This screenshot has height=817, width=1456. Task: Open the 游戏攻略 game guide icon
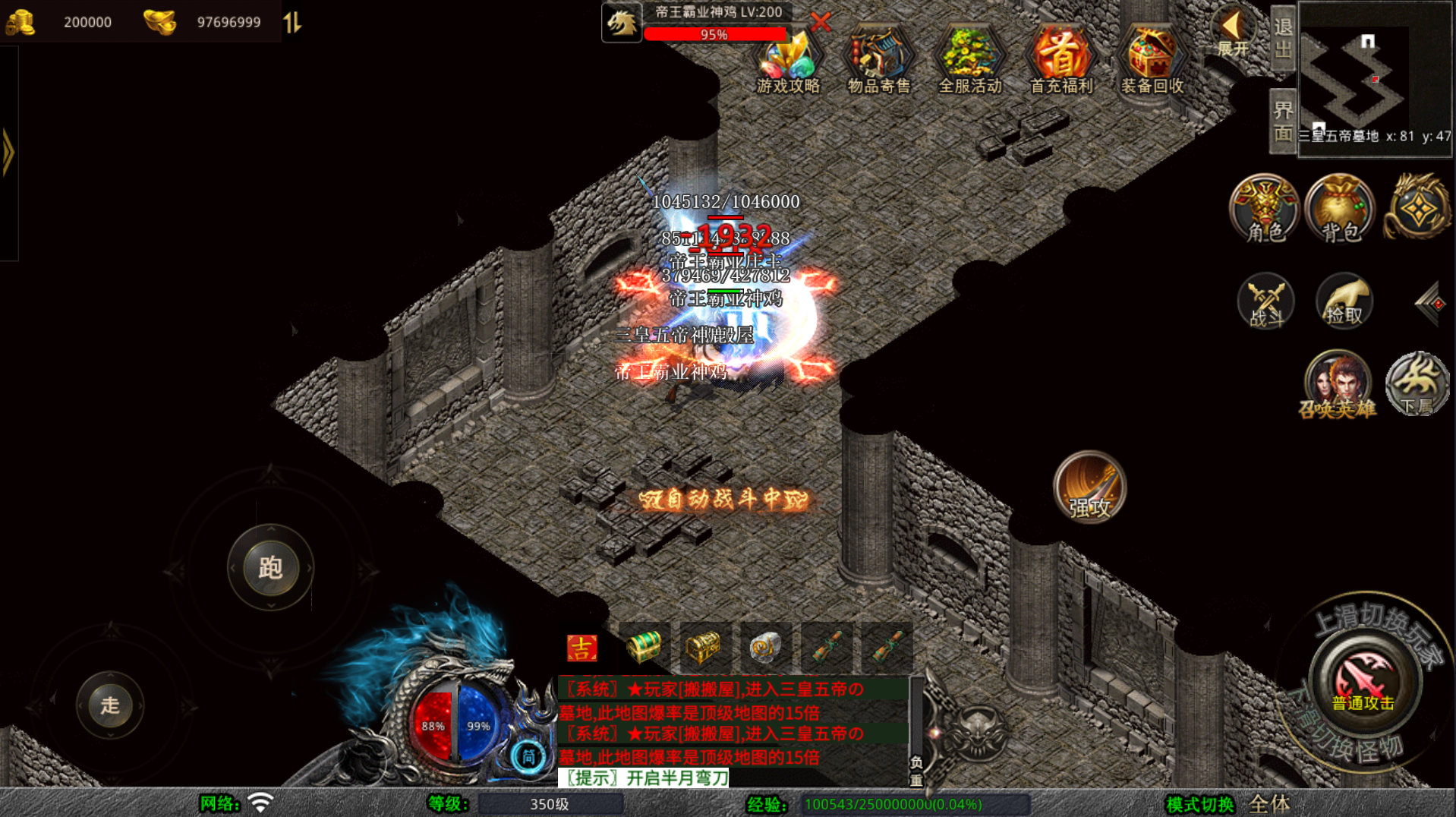[788, 61]
